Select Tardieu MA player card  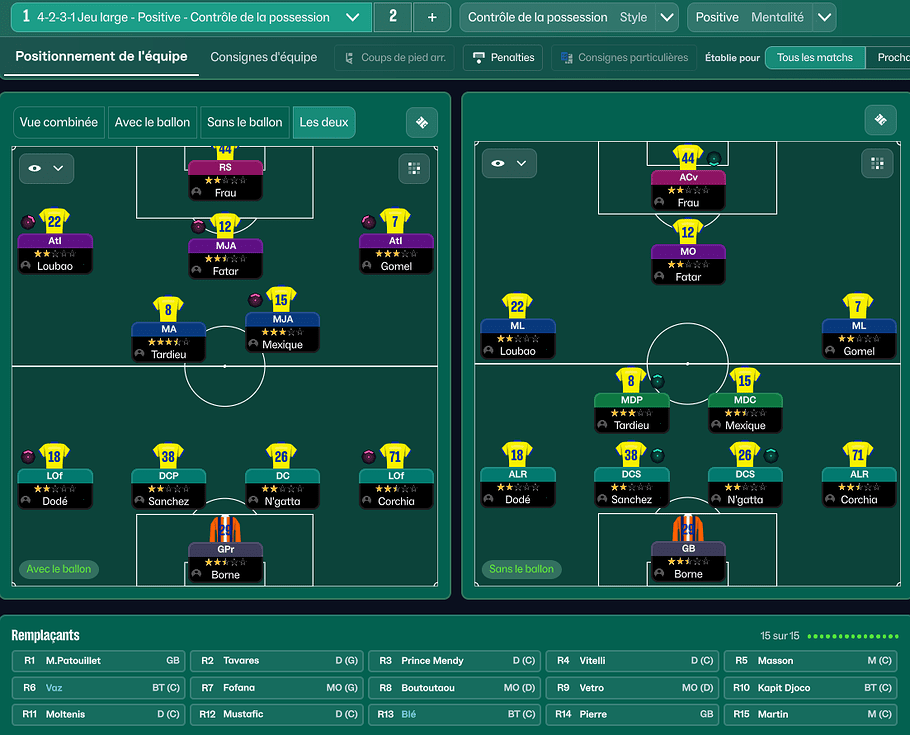(x=168, y=340)
